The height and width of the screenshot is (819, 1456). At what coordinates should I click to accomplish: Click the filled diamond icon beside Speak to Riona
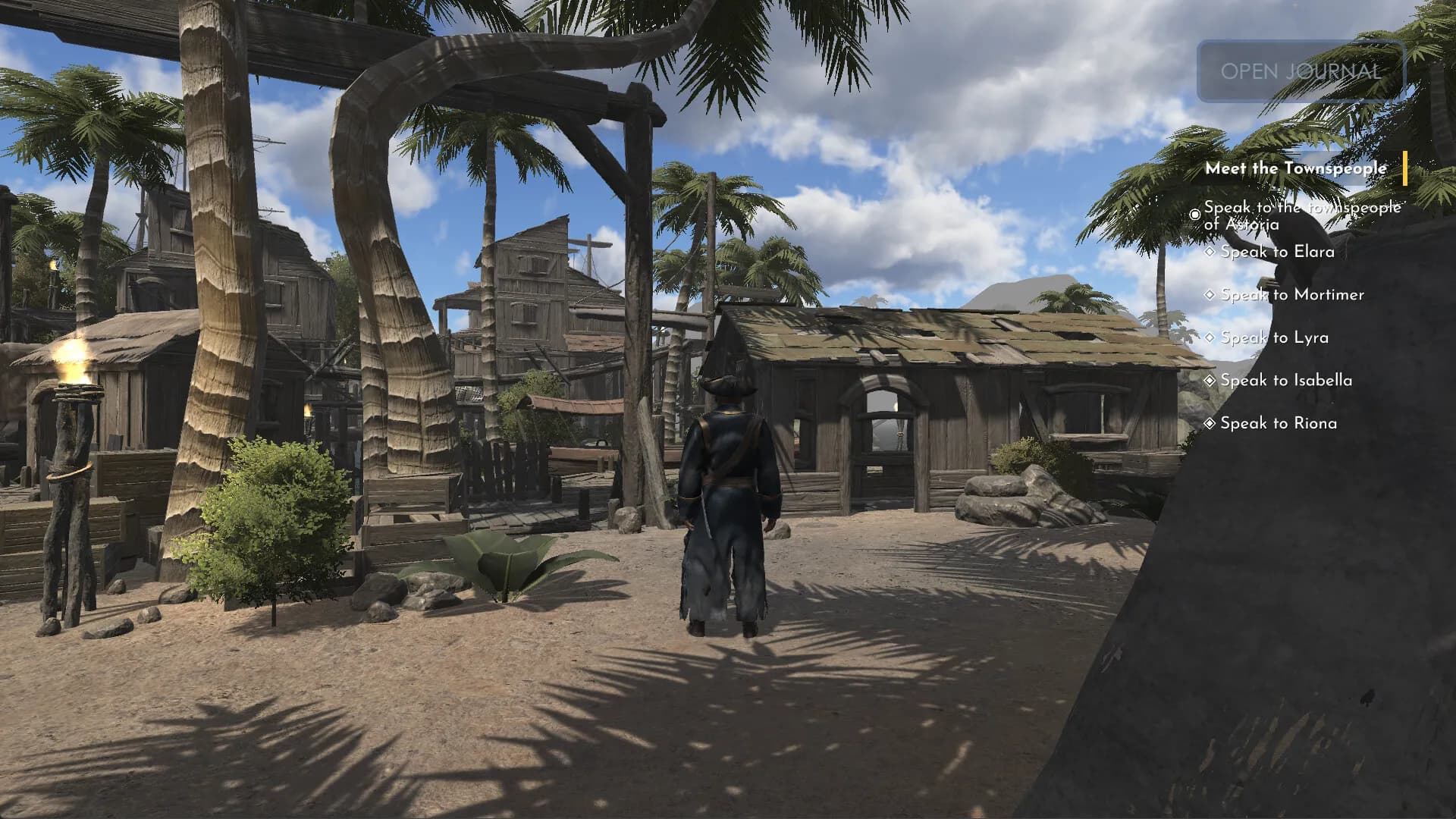tap(1210, 423)
